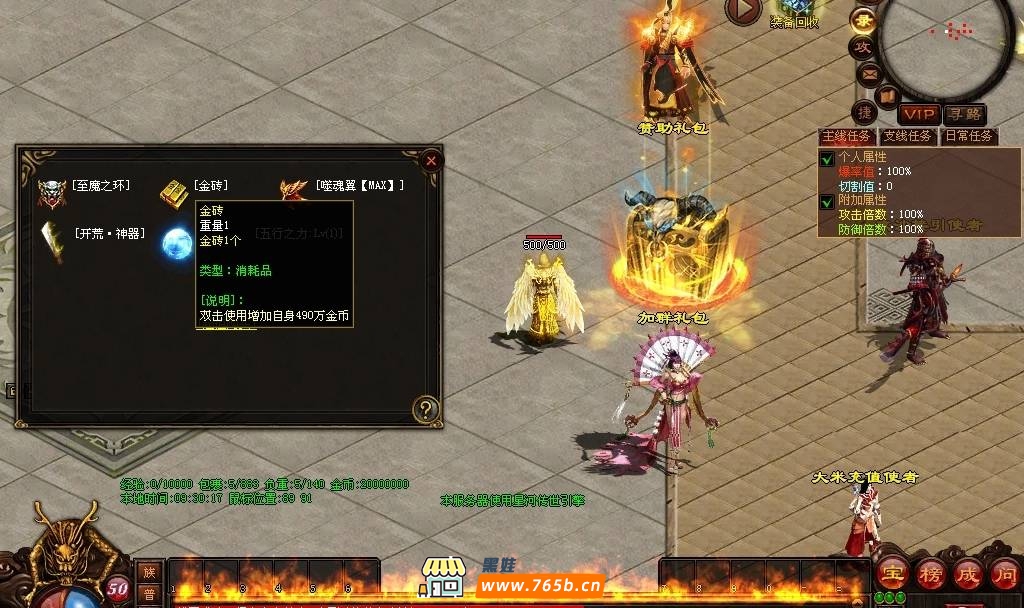1024x608 pixels.
Task: Open the 榜 rankings button
Action: click(931, 573)
